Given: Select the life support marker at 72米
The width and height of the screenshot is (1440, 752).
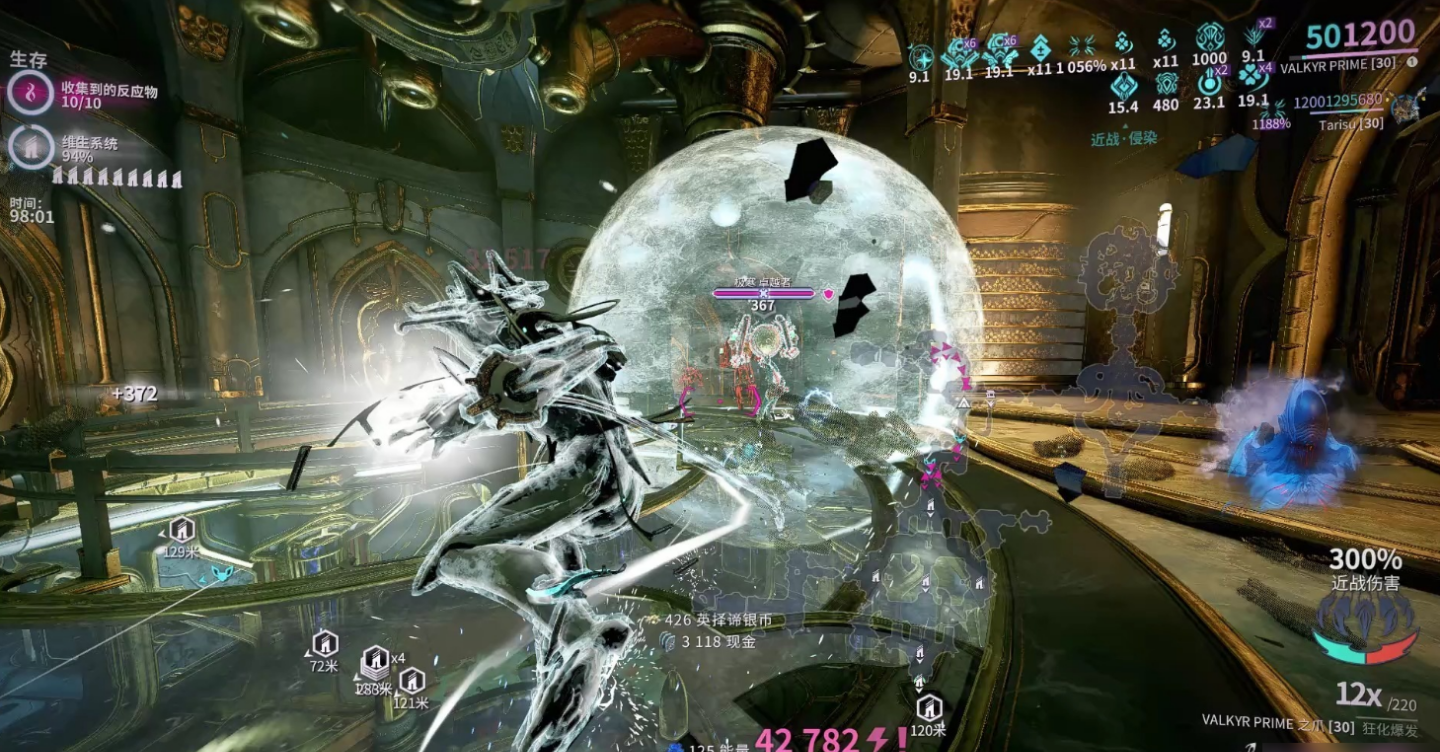Looking at the screenshot, I should coord(324,643).
